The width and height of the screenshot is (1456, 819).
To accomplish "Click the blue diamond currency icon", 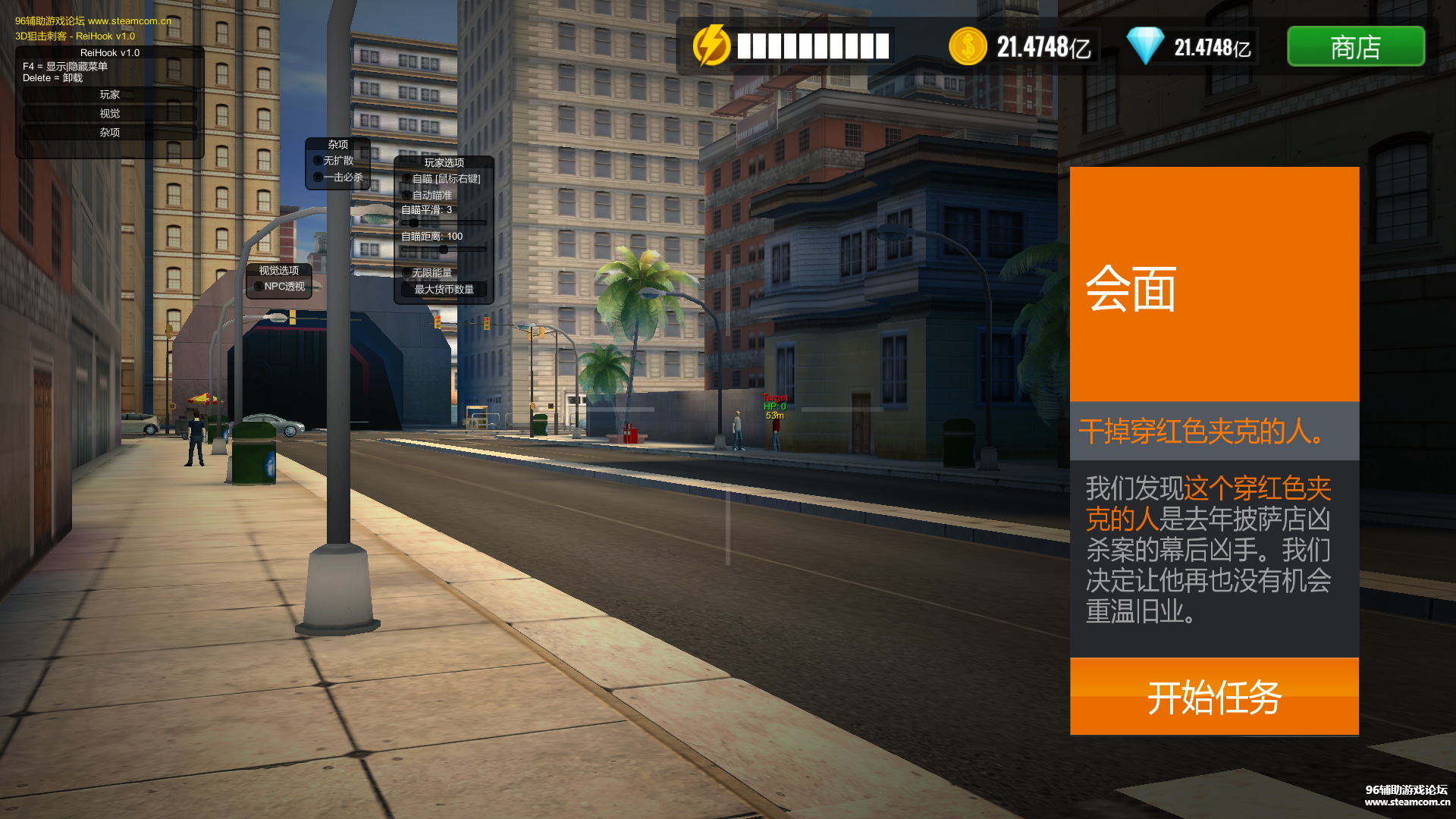I will 1144,47.
